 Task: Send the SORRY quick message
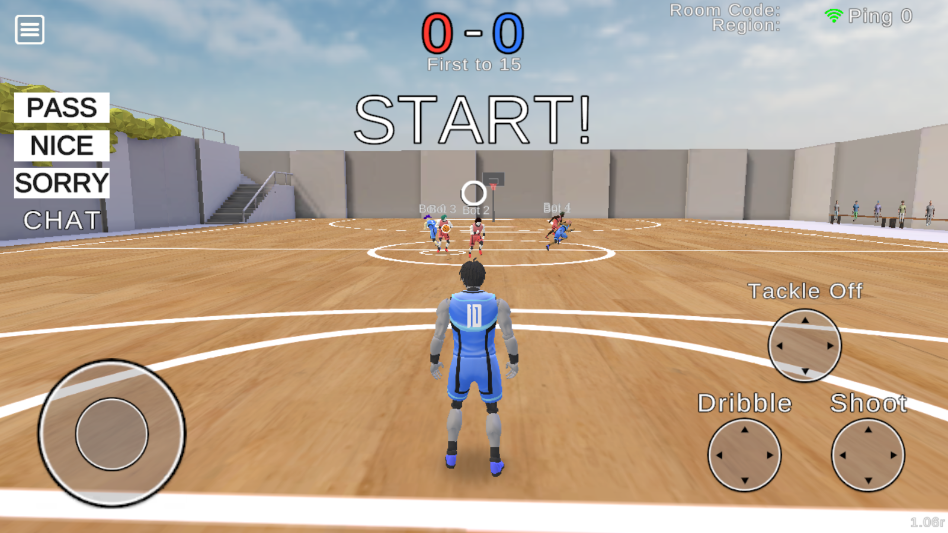pos(62,183)
